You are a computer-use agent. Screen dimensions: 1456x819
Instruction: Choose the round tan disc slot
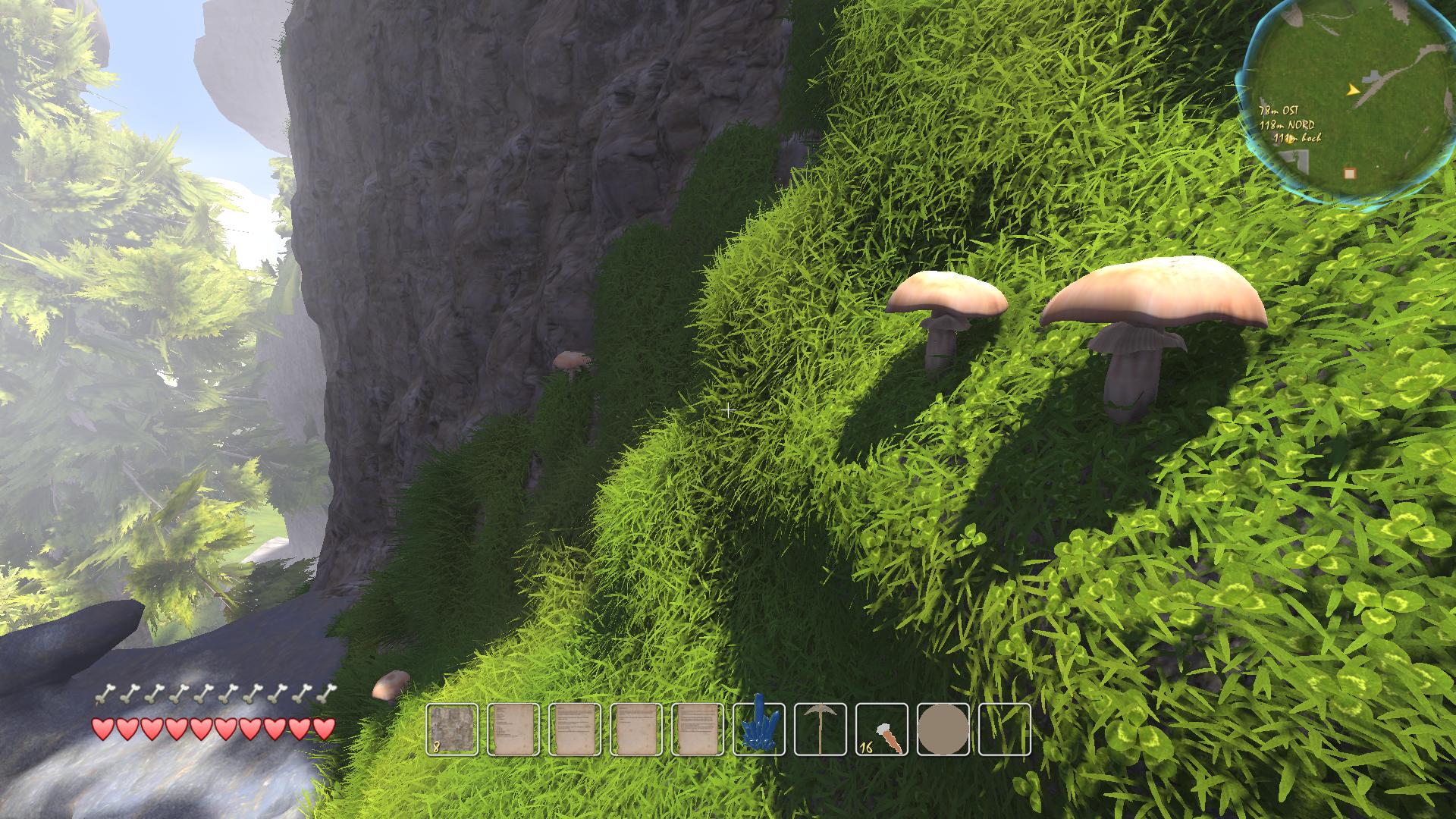coord(943,730)
